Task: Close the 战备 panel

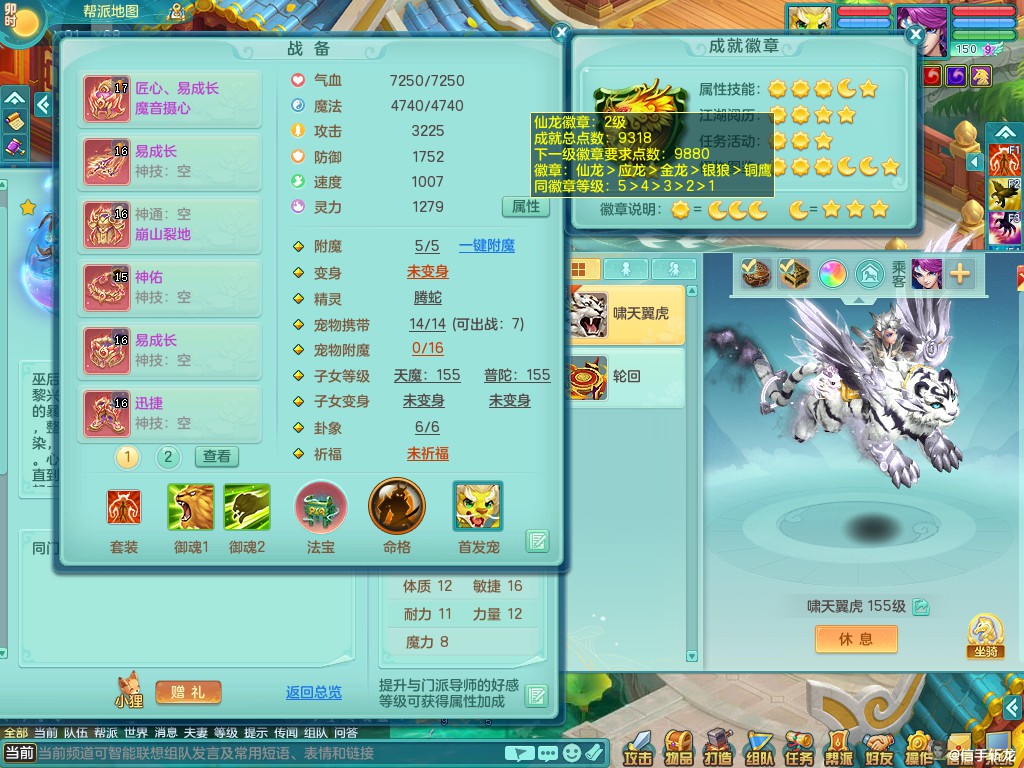Action: (561, 33)
